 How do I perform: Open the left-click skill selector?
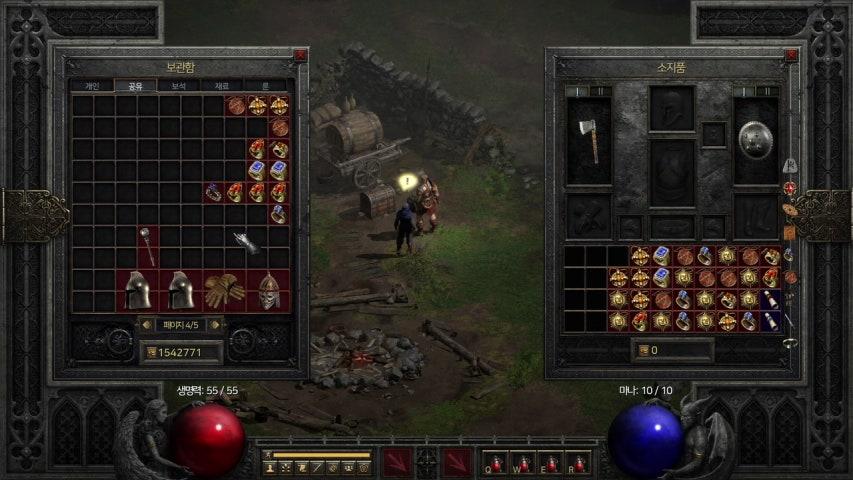(396, 462)
